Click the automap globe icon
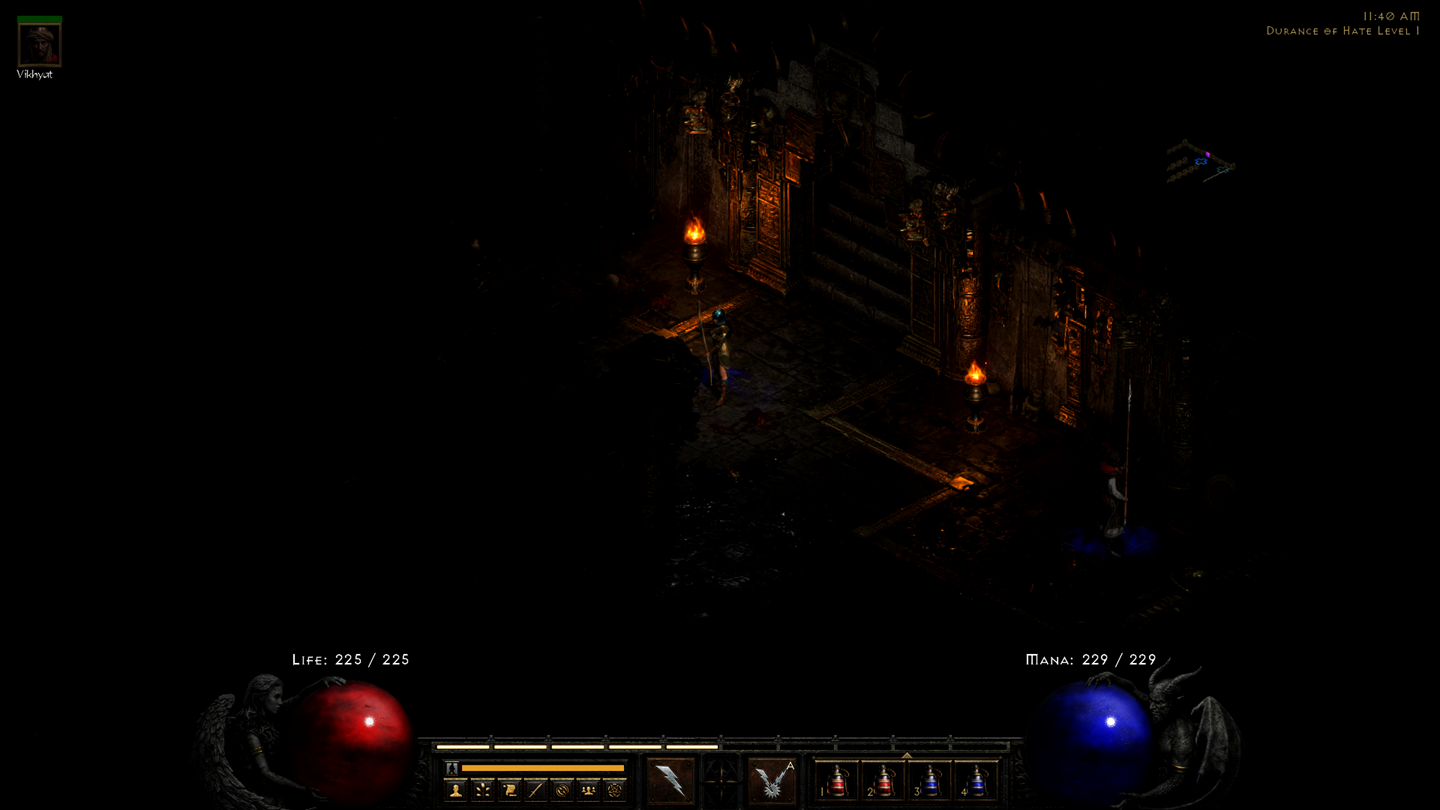The width and height of the screenshot is (1440, 810). coord(562,790)
